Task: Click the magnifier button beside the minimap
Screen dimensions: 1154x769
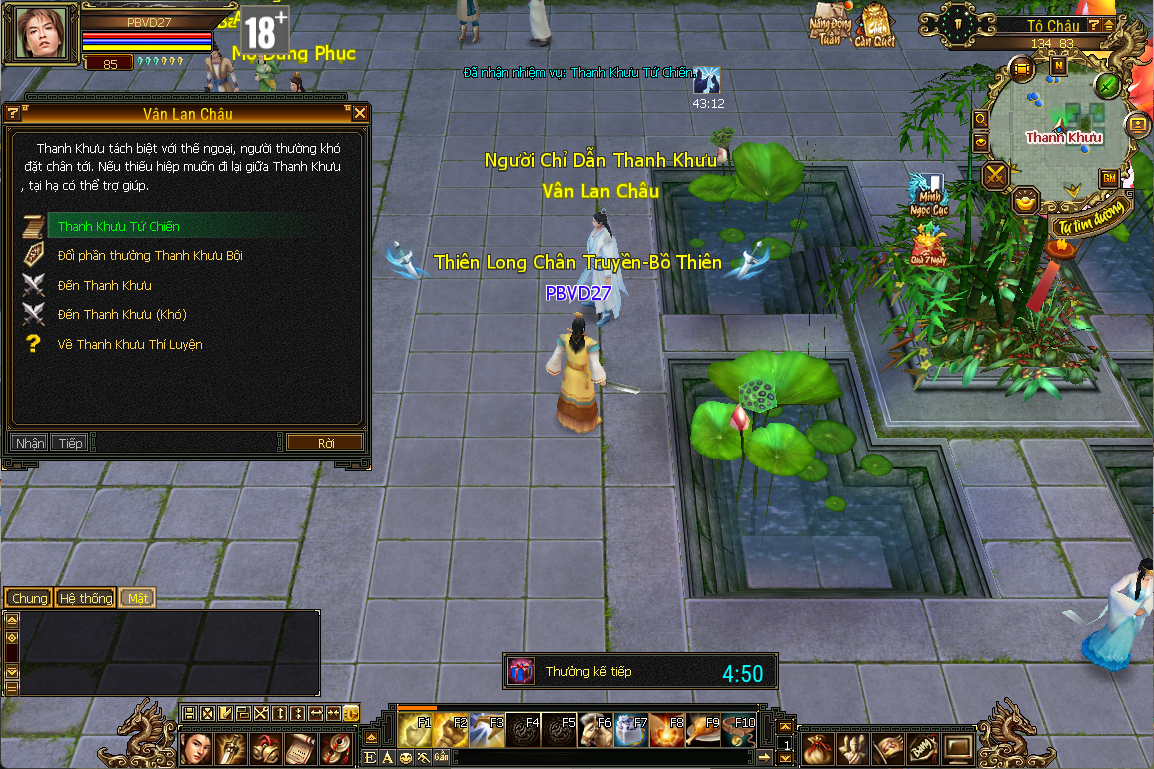Action: [981, 119]
